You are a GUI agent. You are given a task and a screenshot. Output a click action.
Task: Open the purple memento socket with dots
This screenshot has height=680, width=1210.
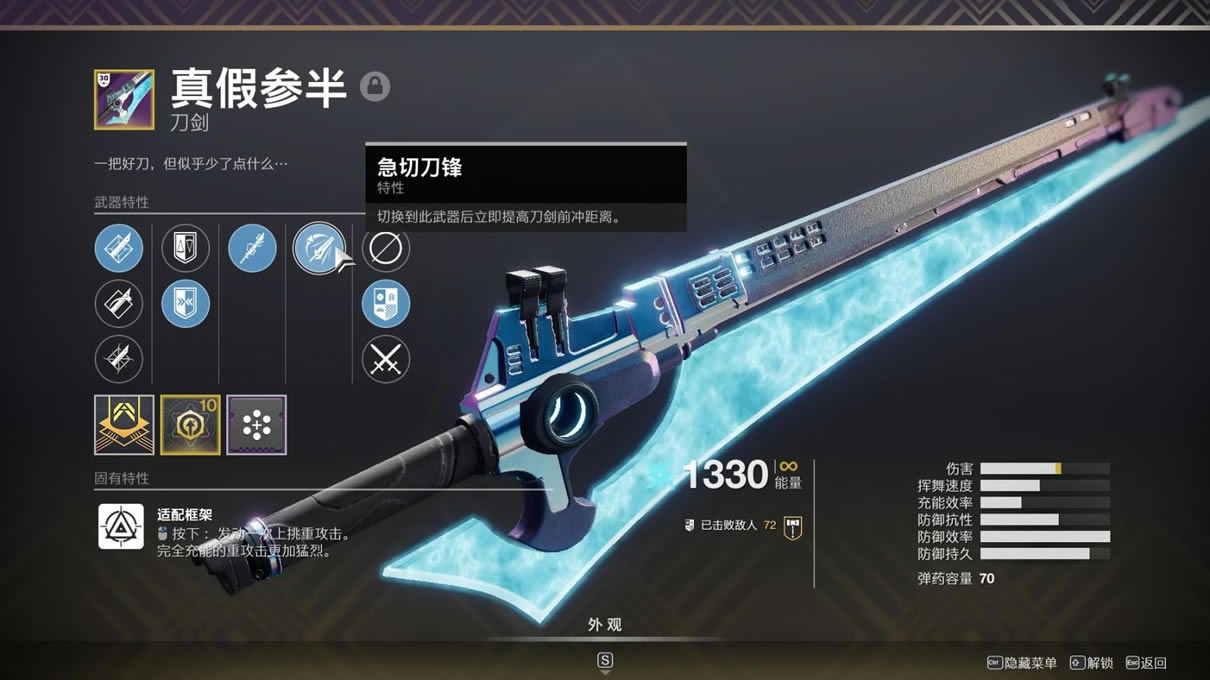(257, 425)
